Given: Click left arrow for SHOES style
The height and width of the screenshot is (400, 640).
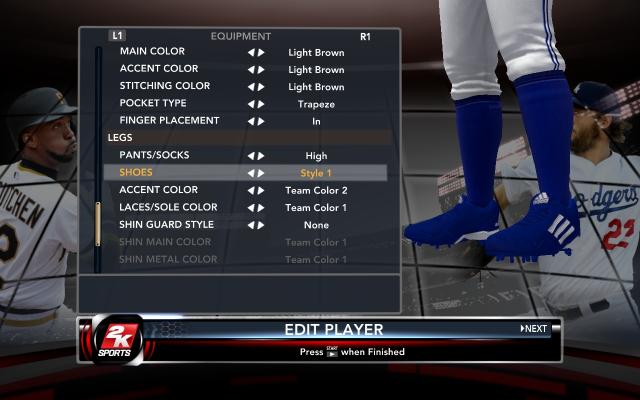Looking at the screenshot, I should coord(251,173).
